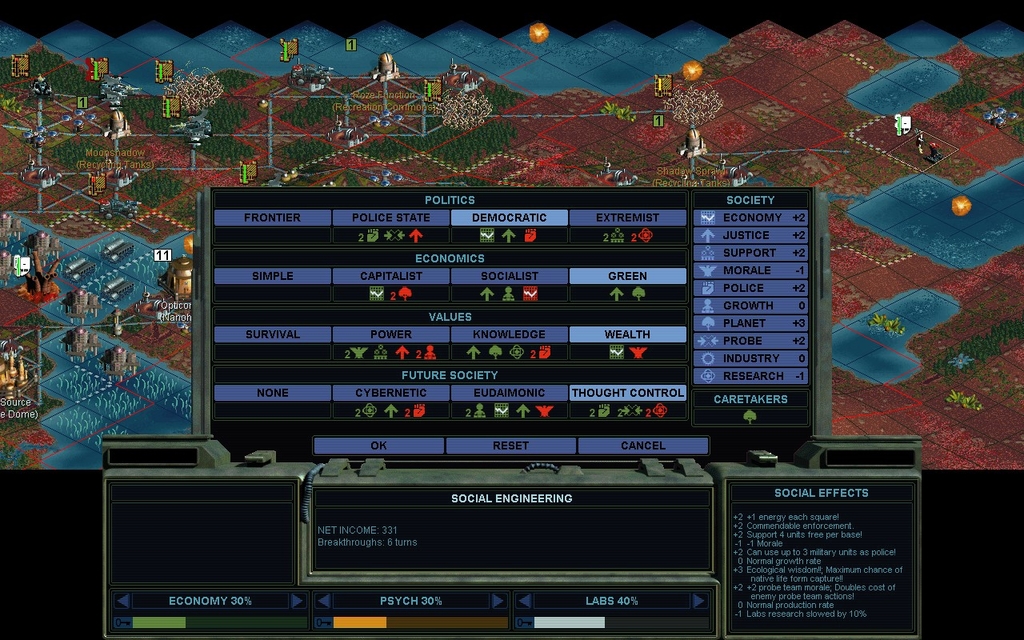1024x640 pixels.
Task: Choose Simple economics
Action: click(272, 276)
